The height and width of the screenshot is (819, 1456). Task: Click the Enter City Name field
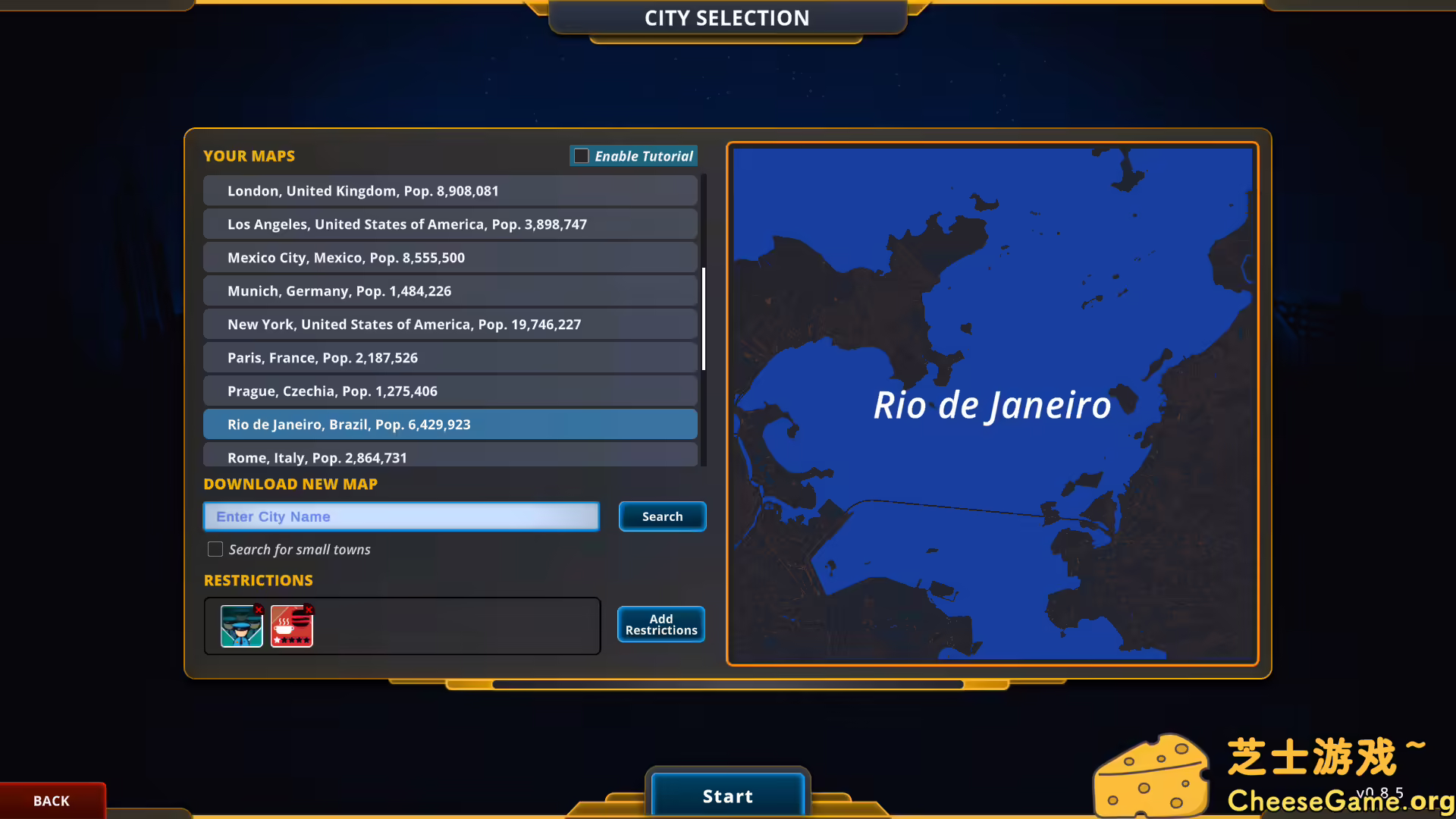click(x=400, y=516)
